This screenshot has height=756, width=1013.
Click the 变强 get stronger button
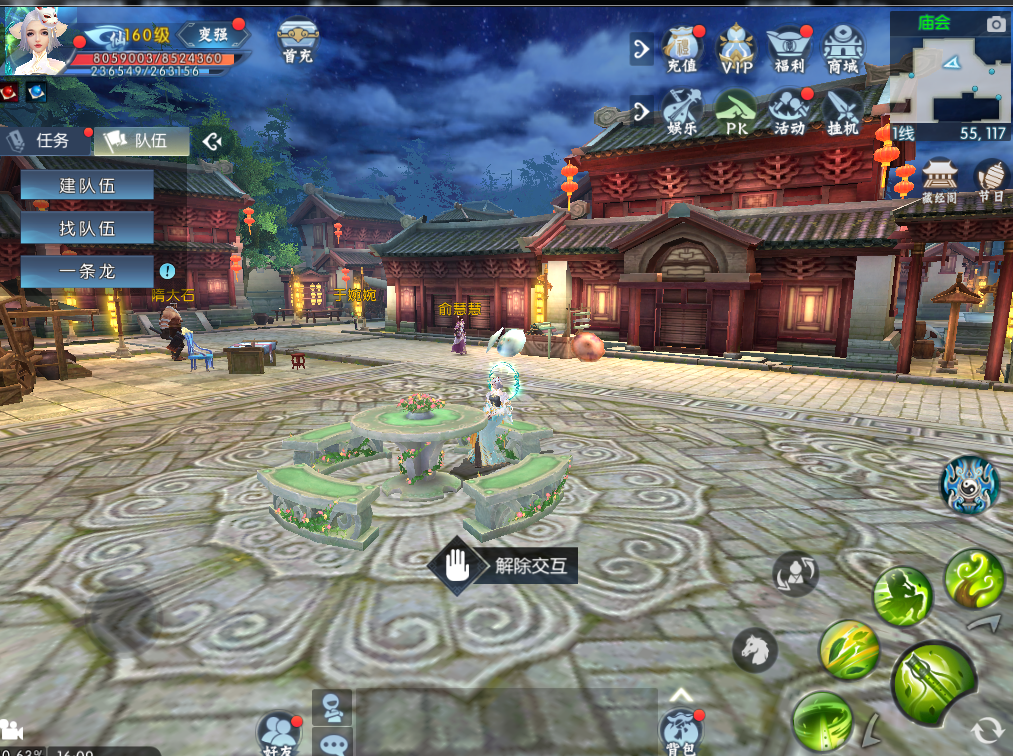(213, 34)
